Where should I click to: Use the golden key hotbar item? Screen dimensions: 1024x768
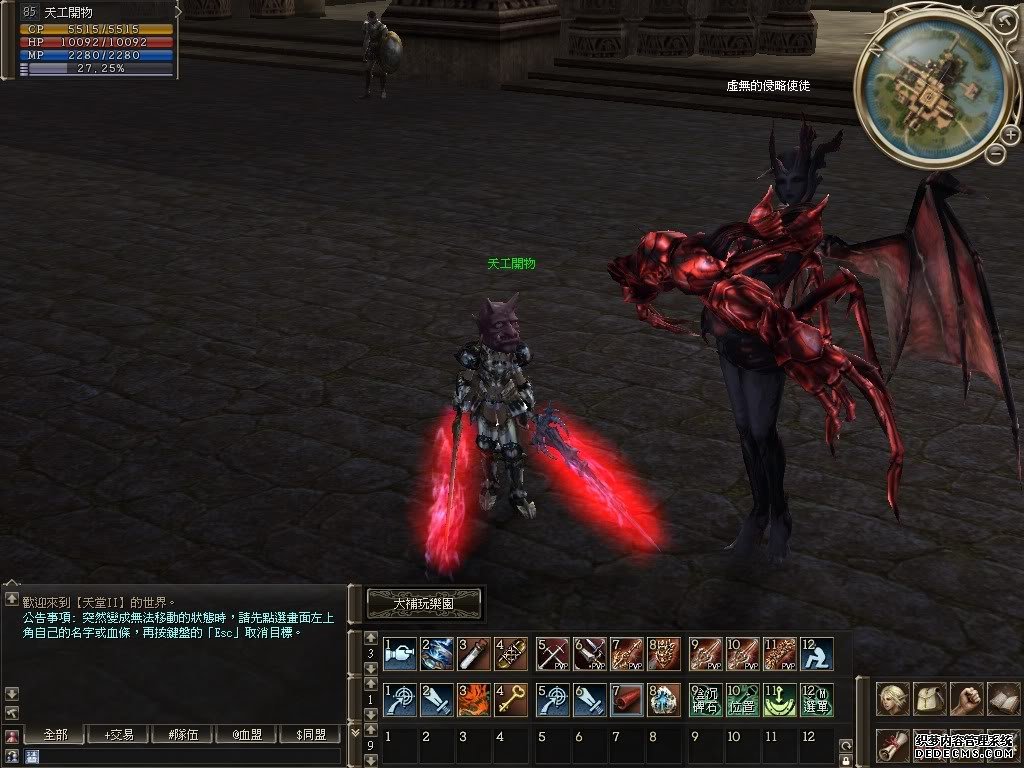click(x=511, y=699)
